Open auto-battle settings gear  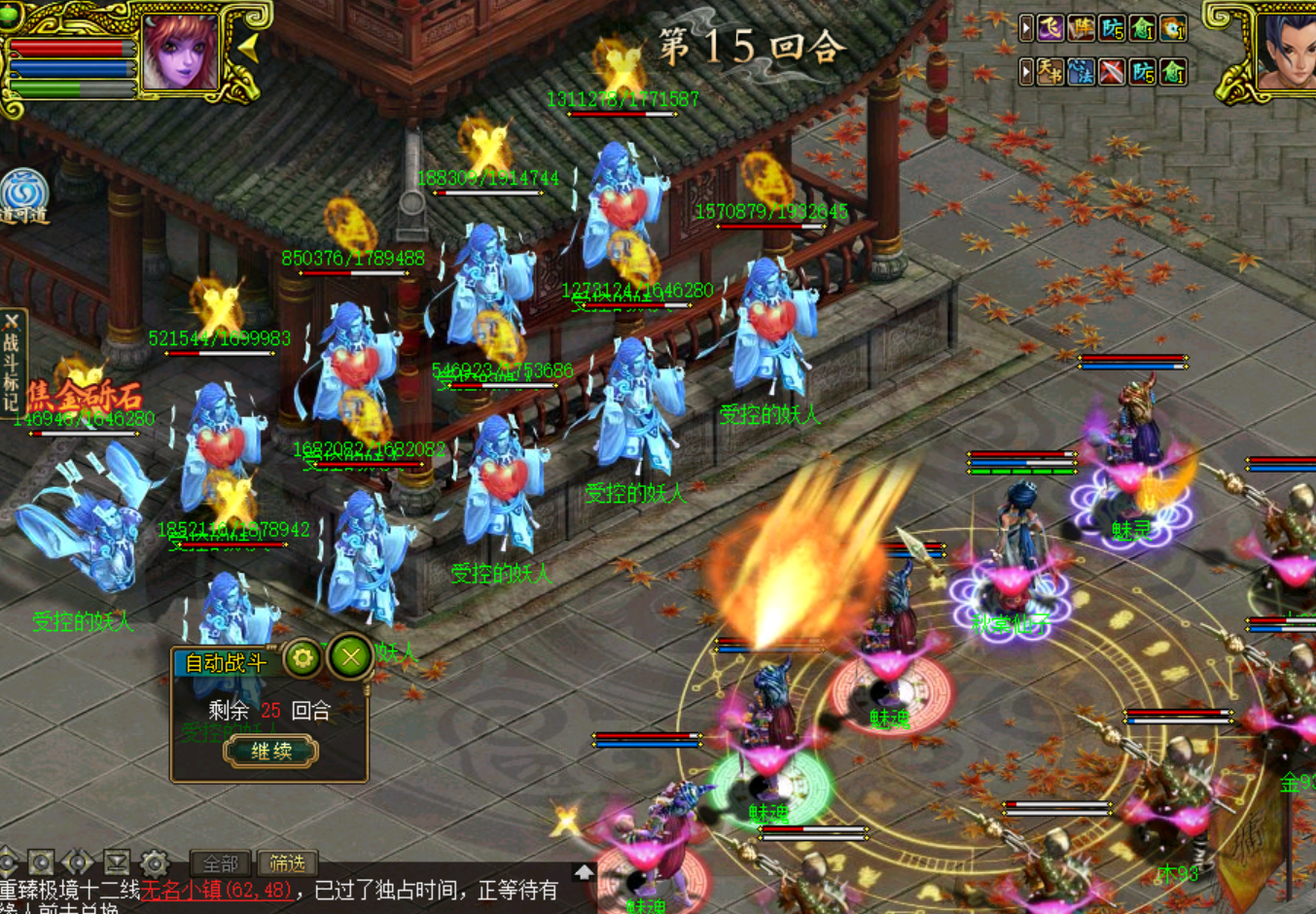[302, 658]
